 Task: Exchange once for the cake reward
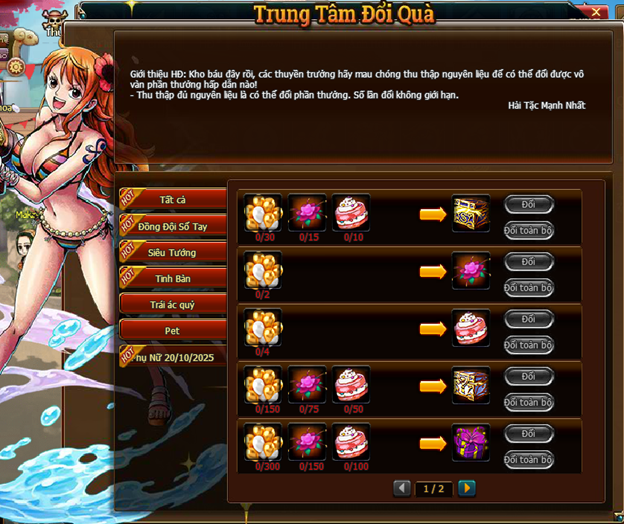point(529,319)
